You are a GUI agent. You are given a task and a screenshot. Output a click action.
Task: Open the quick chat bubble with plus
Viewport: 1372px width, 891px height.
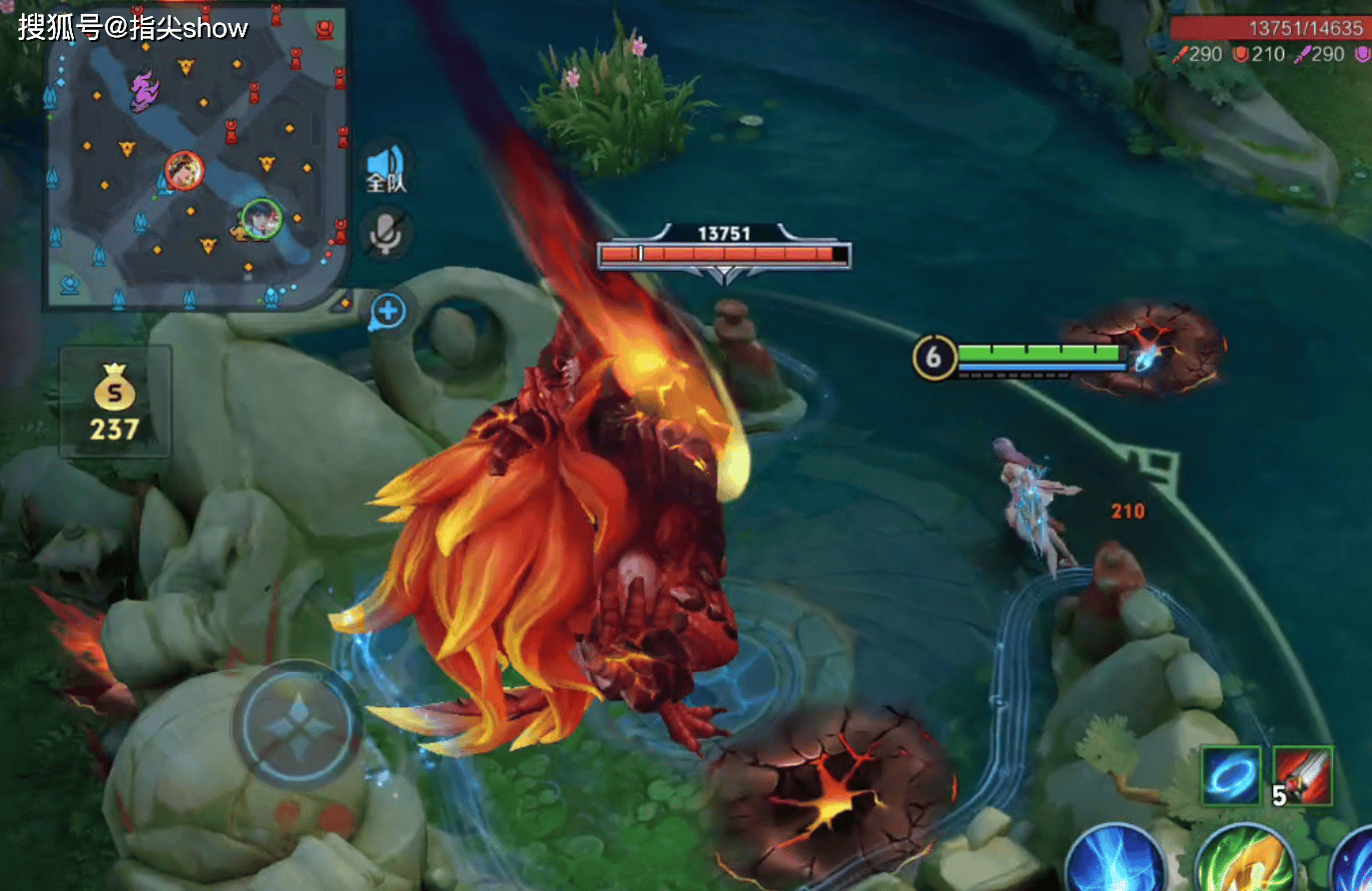(x=387, y=313)
